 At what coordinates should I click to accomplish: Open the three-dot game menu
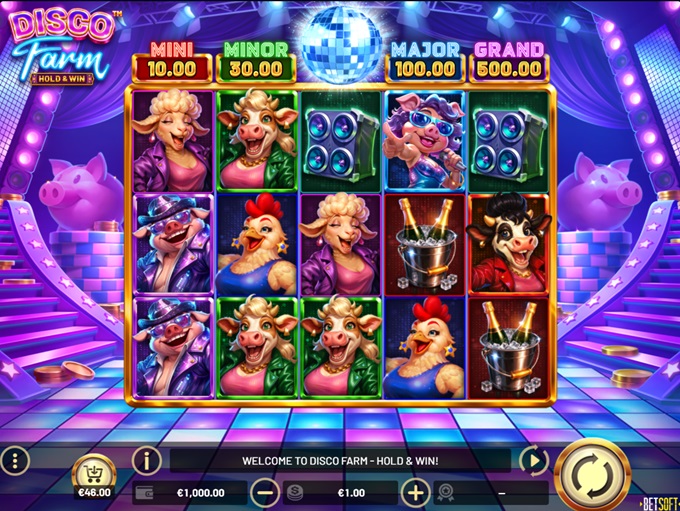[x=14, y=461]
